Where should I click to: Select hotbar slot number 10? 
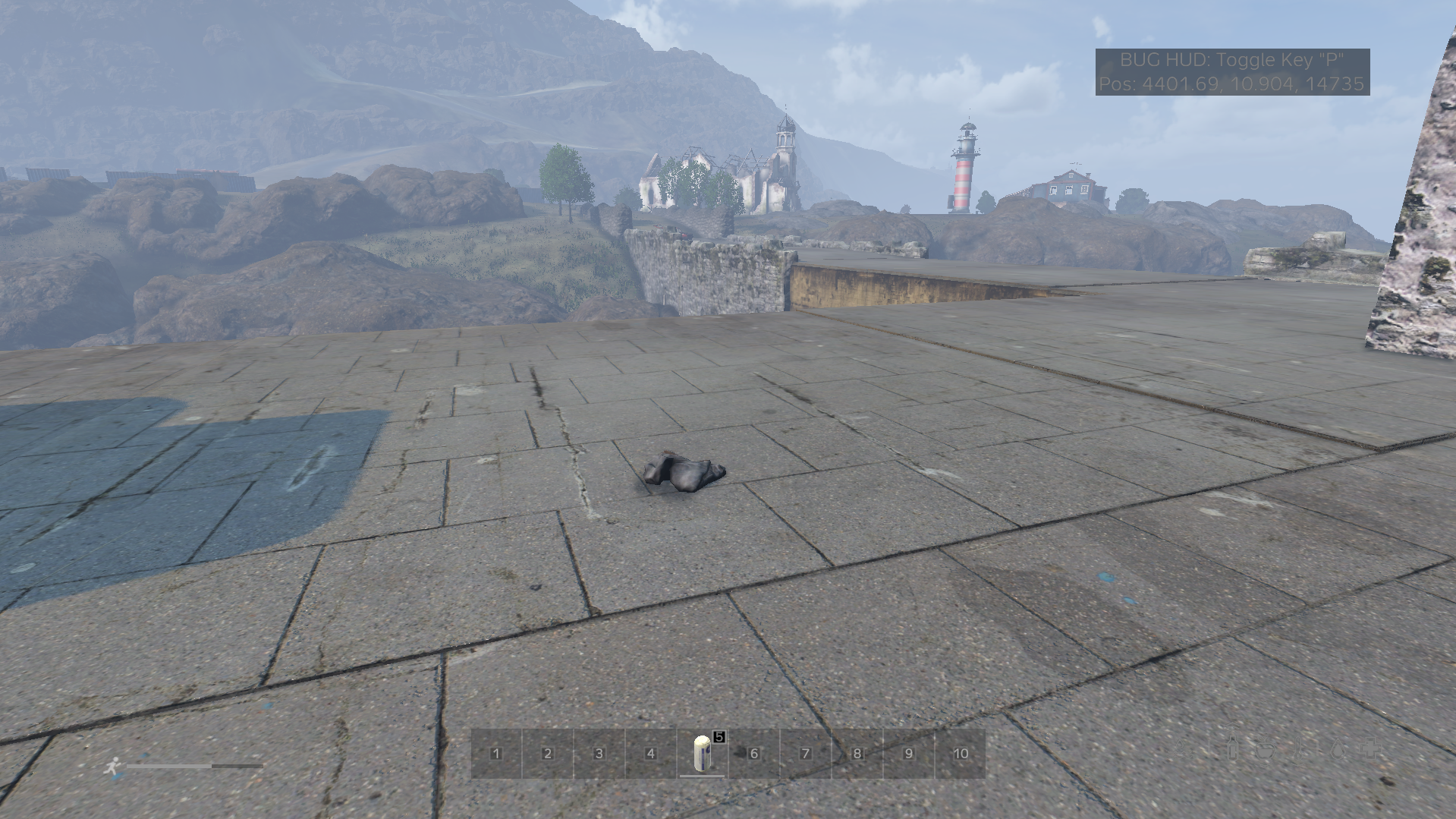coord(961,754)
